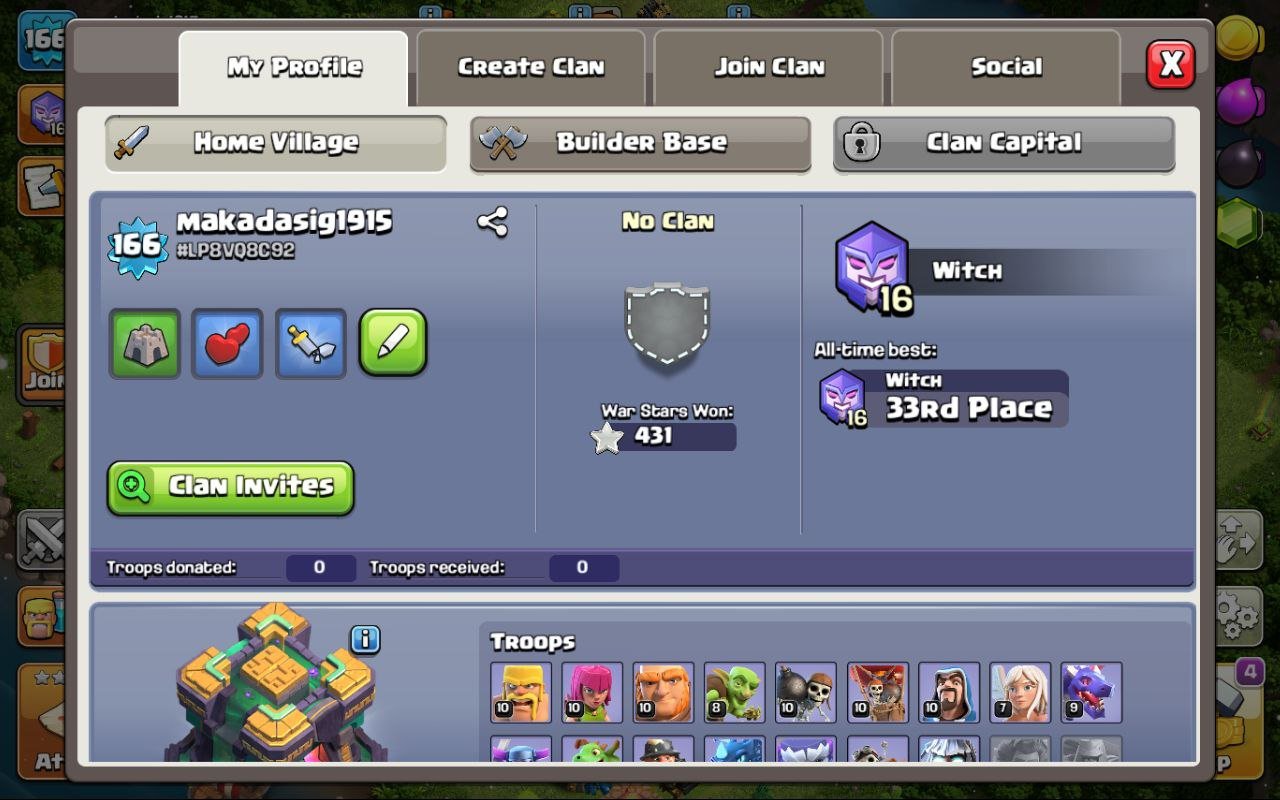Viewport: 1280px width, 800px height.
Task: Select the sword icon in the profile panel
Action: pos(310,342)
